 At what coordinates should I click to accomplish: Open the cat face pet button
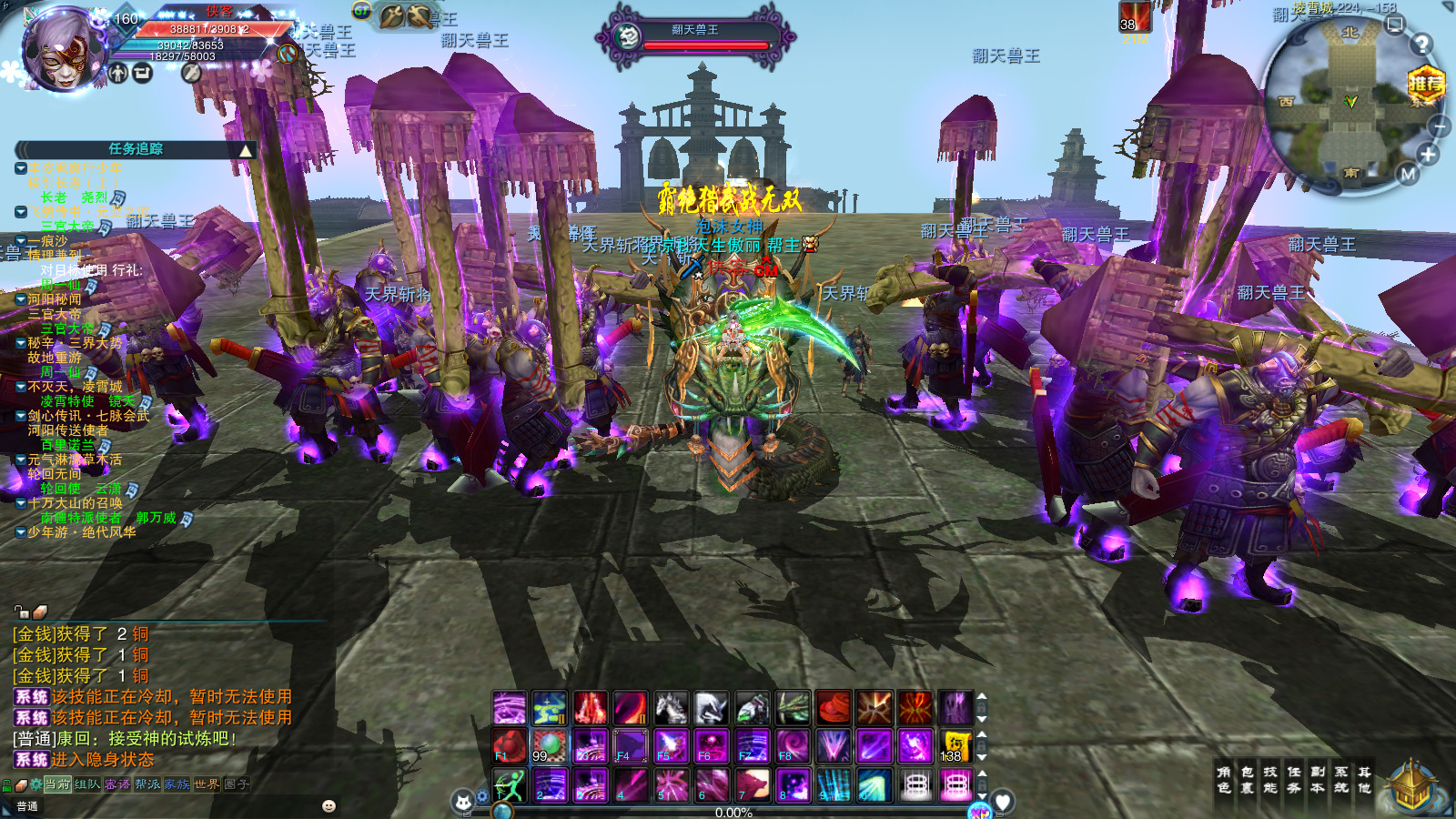pos(463,802)
